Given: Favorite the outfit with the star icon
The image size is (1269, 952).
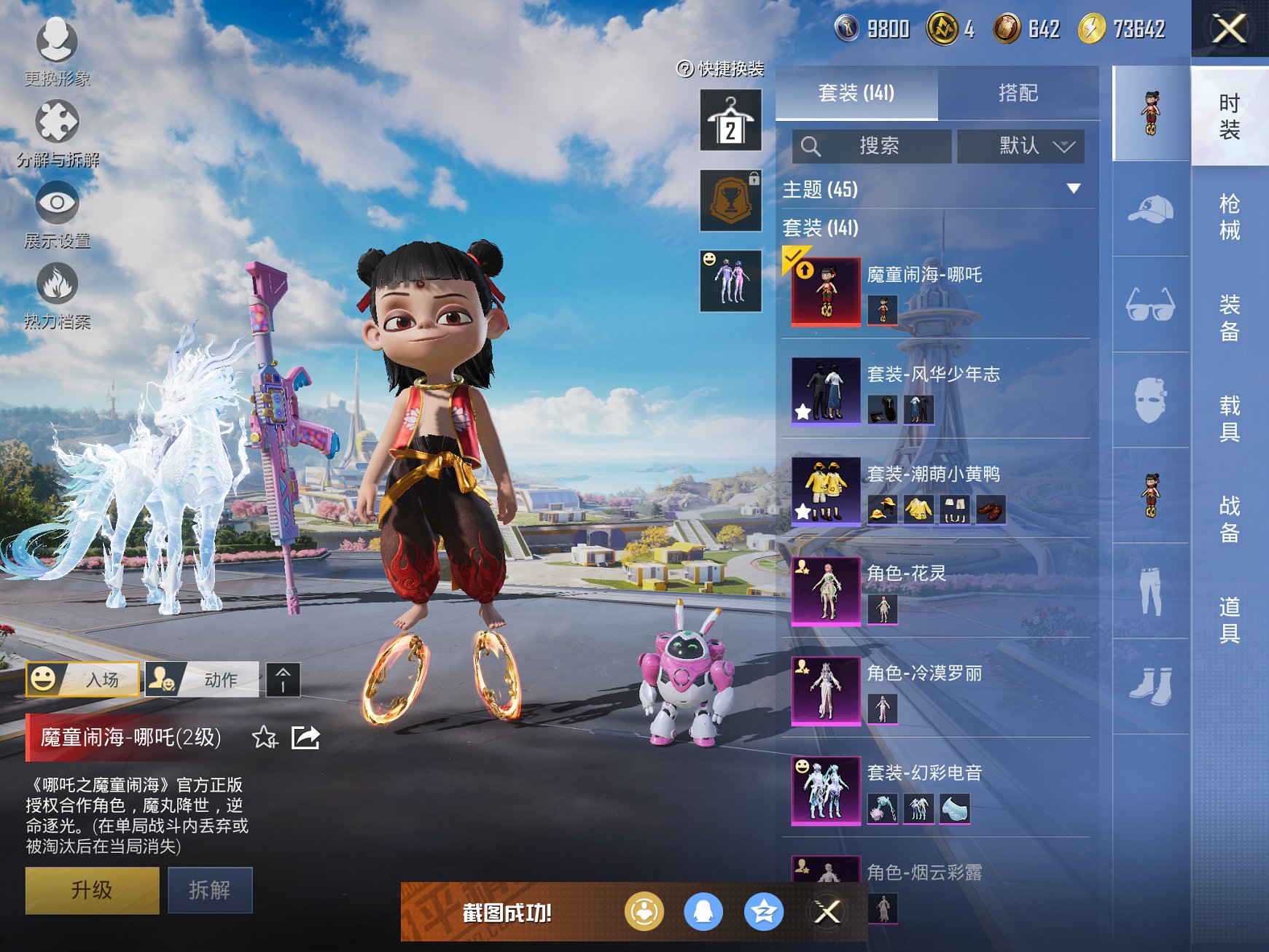Looking at the screenshot, I should 265,738.
